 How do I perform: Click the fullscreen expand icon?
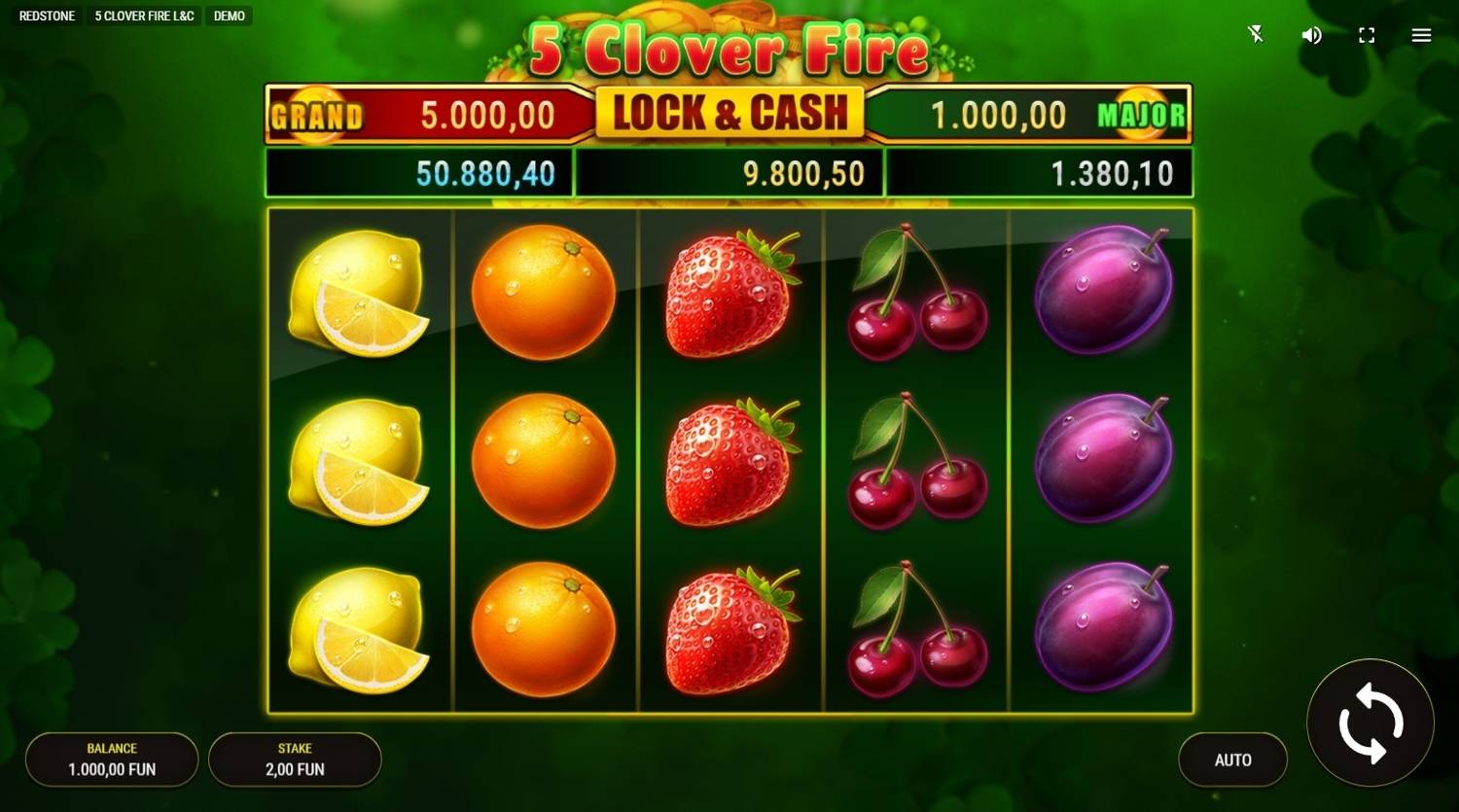(1366, 35)
